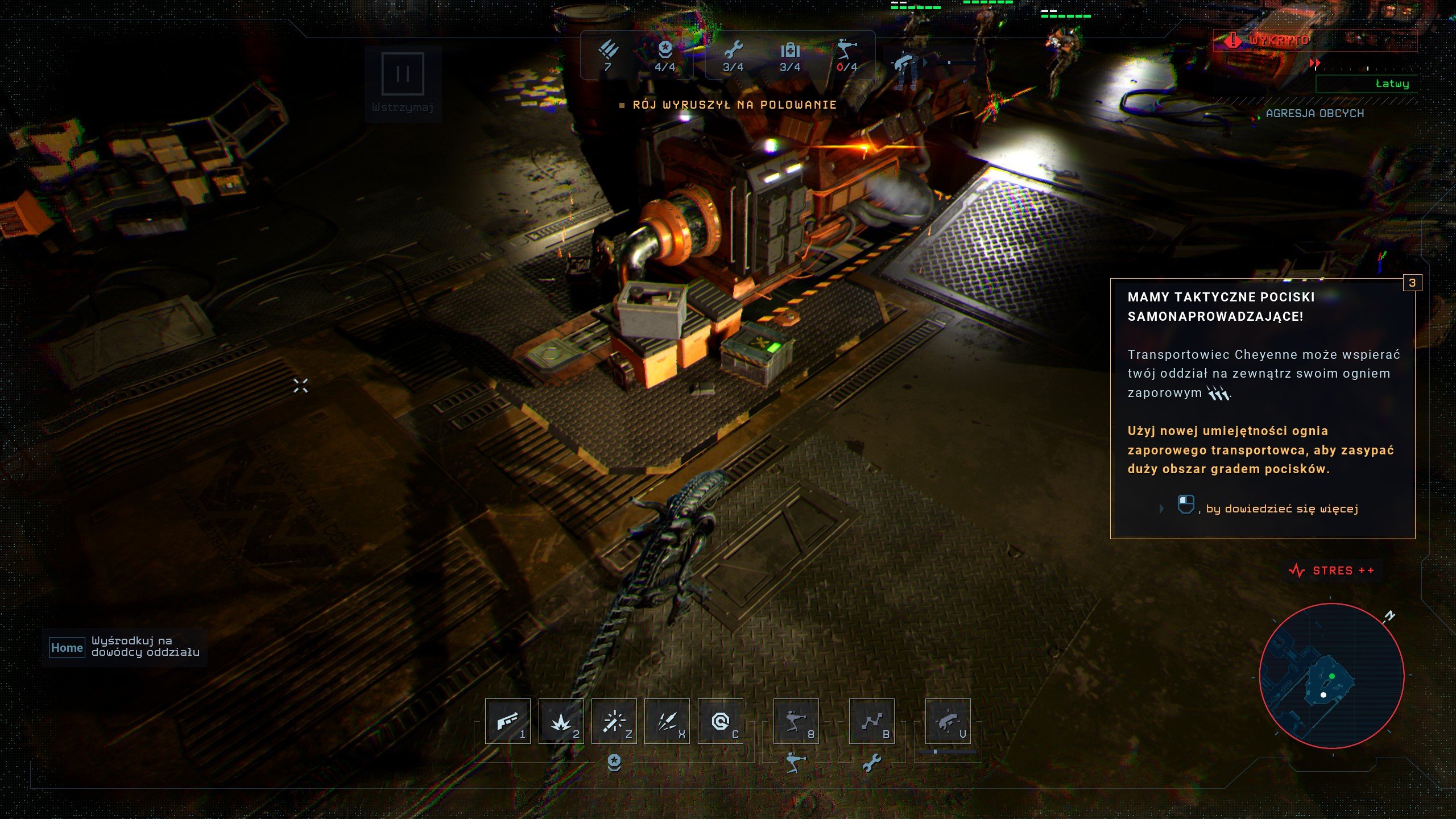Click the ammo reserves icon showing 7
Screen dimensions: 1456x819
pyautogui.click(x=609, y=54)
